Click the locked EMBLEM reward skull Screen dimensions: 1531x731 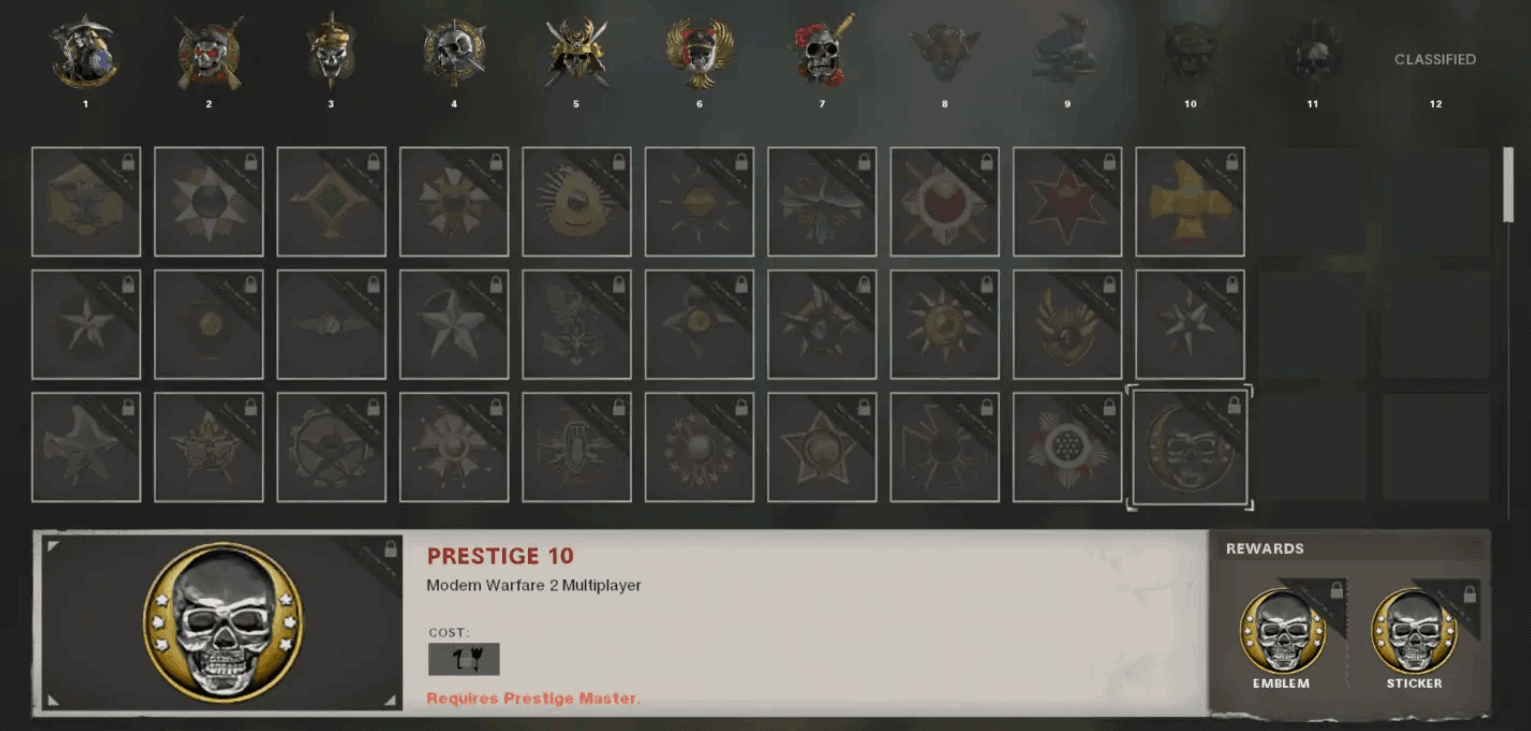tap(1284, 630)
